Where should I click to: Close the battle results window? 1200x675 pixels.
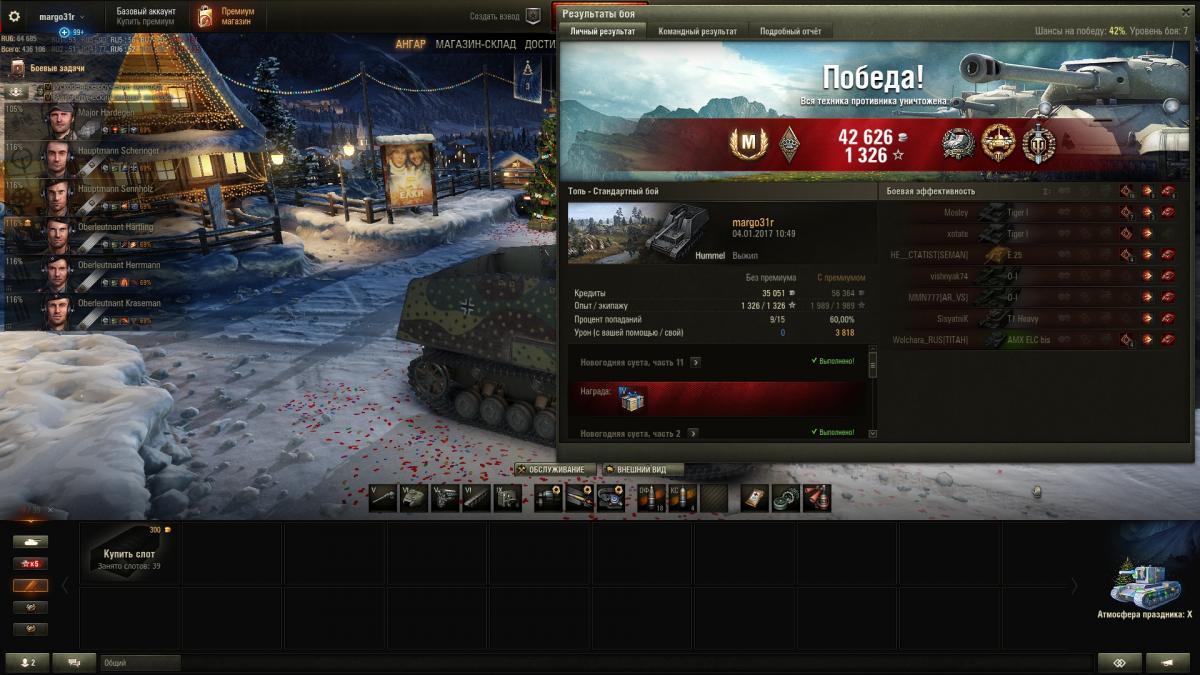click(x=1187, y=13)
